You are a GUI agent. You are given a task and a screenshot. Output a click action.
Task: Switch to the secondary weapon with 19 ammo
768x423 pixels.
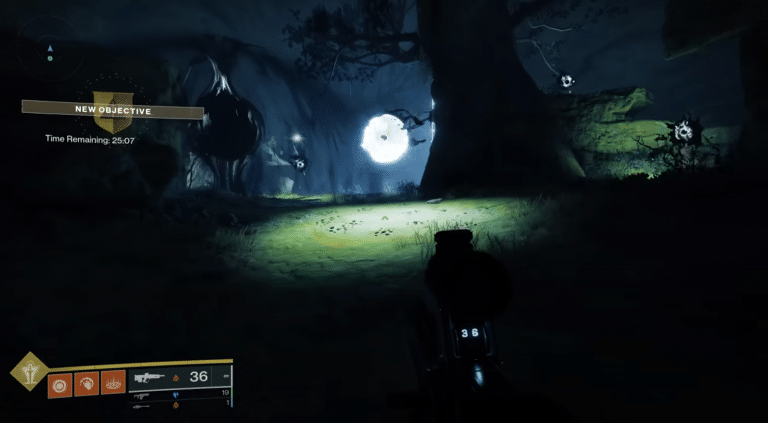180,395
